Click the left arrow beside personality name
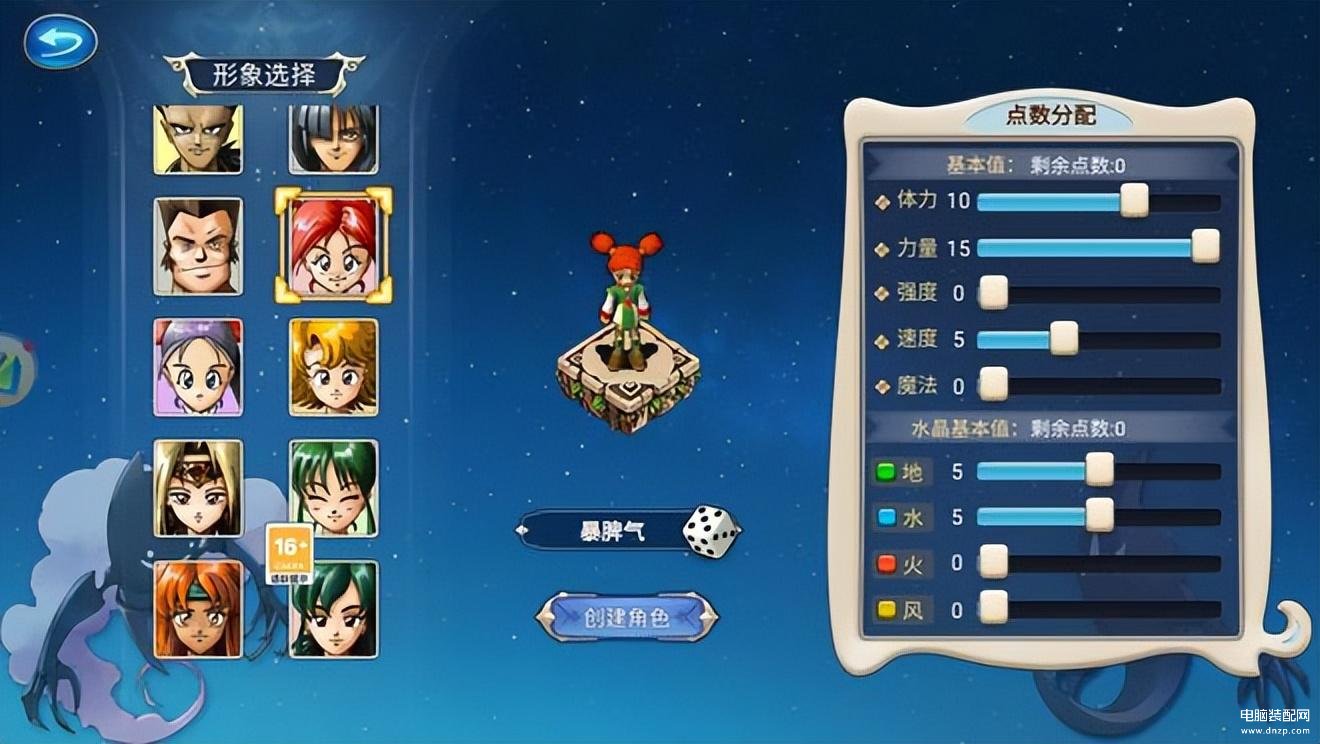 pyautogui.click(x=523, y=530)
